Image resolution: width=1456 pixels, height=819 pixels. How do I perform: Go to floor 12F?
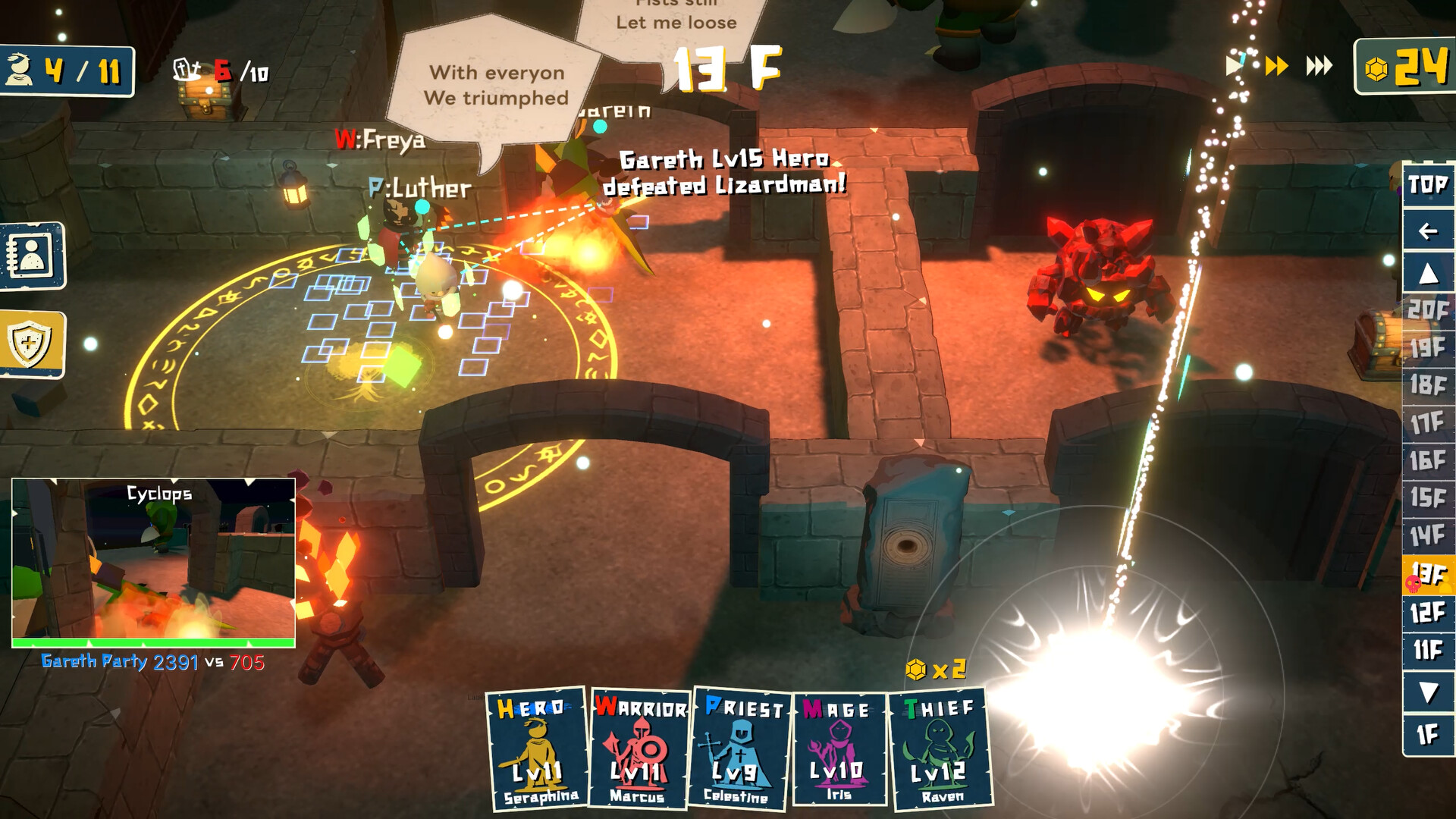pos(1428,612)
